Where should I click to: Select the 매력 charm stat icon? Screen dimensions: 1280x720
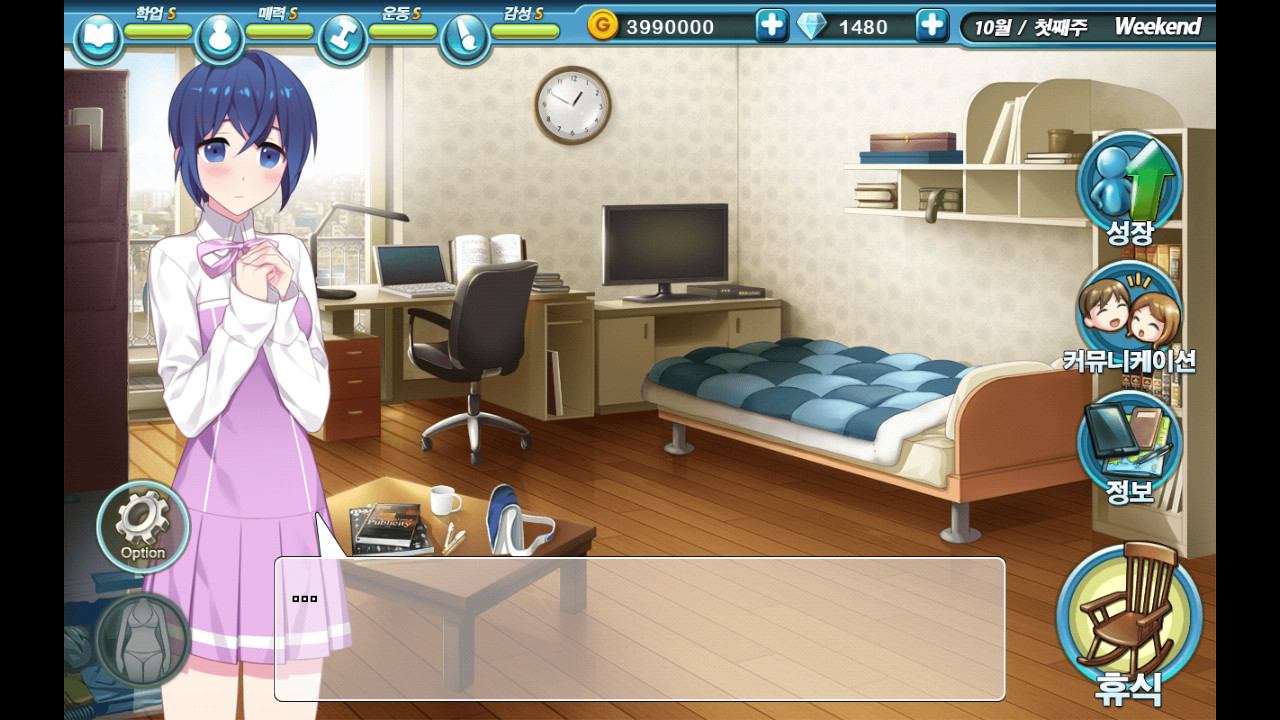(220, 38)
